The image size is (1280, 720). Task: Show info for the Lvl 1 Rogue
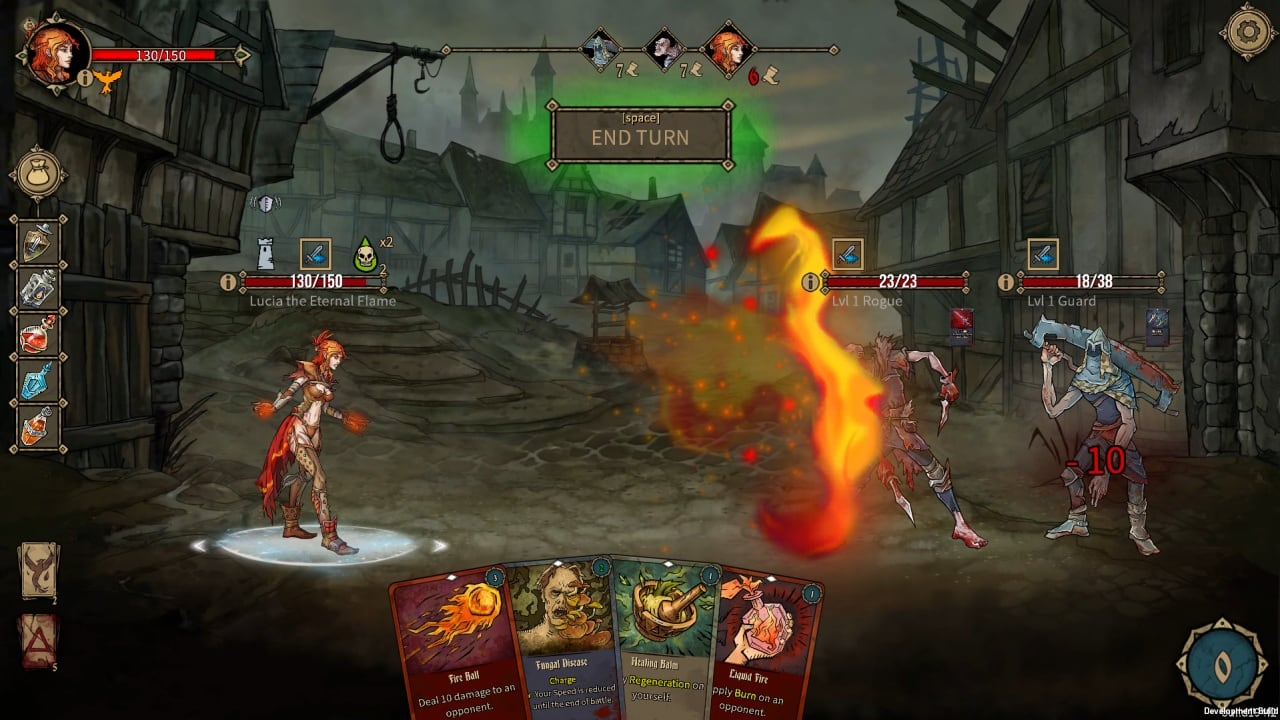point(811,283)
